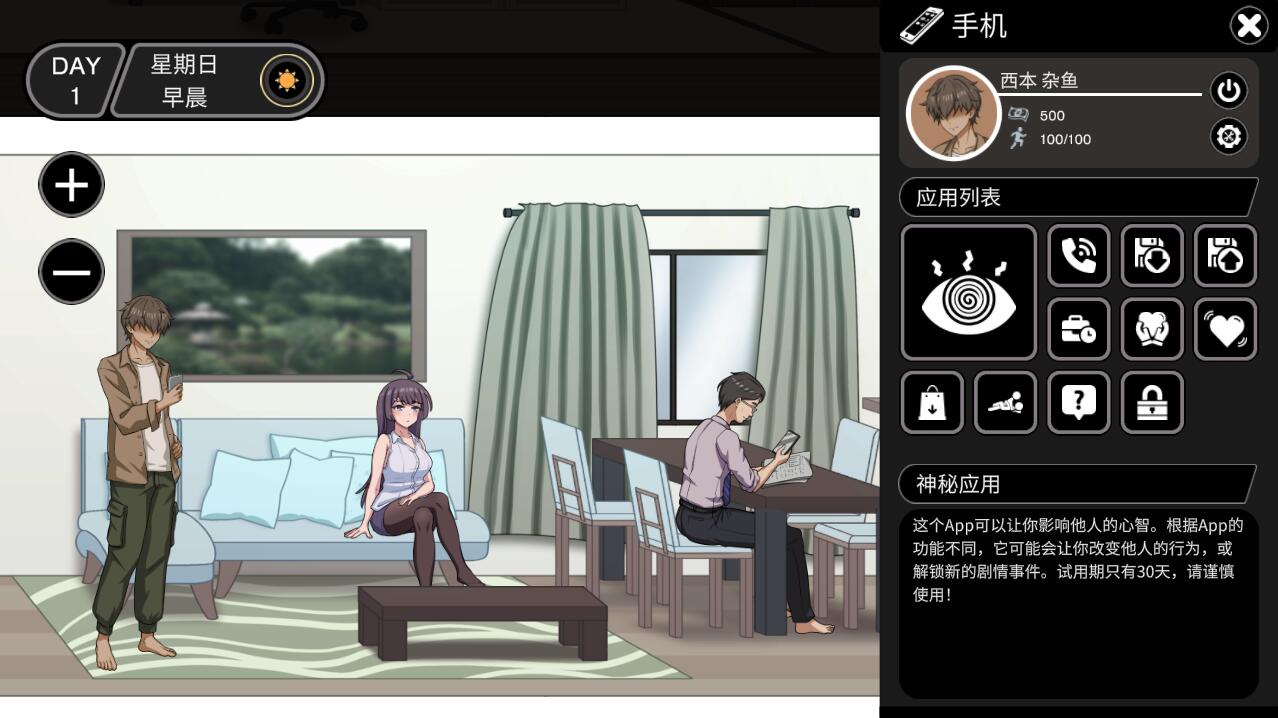Zoom out with the minus button
1278x718 pixels.
click(71, 272)
